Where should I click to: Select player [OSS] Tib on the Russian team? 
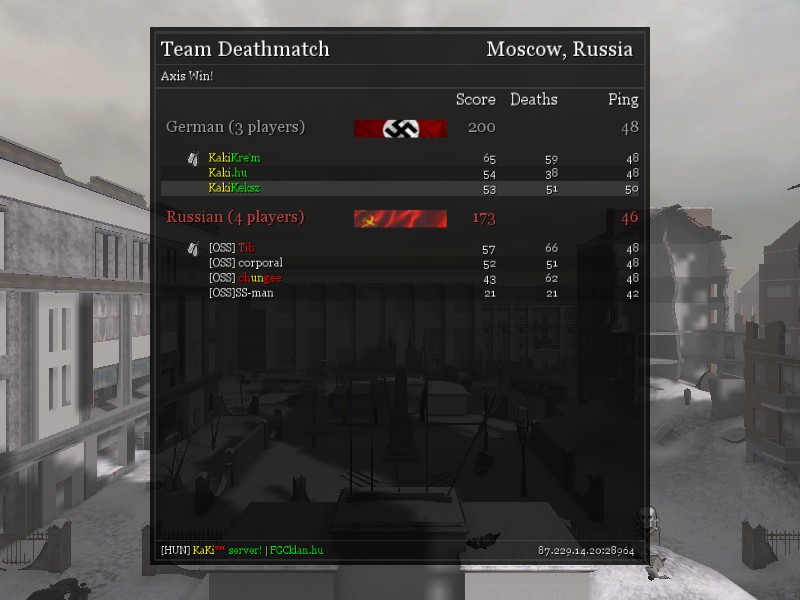point(232,248)
